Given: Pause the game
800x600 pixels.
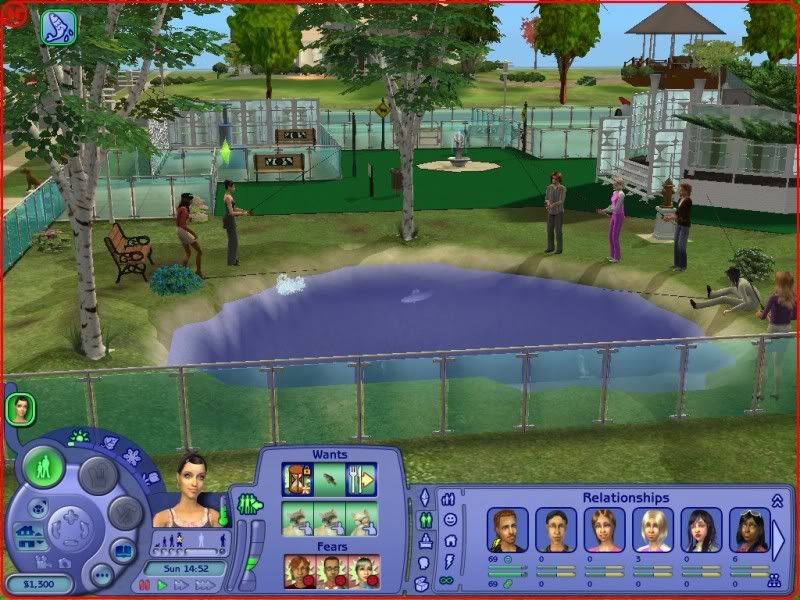Looking at the screenshot, I should point(143,584).
